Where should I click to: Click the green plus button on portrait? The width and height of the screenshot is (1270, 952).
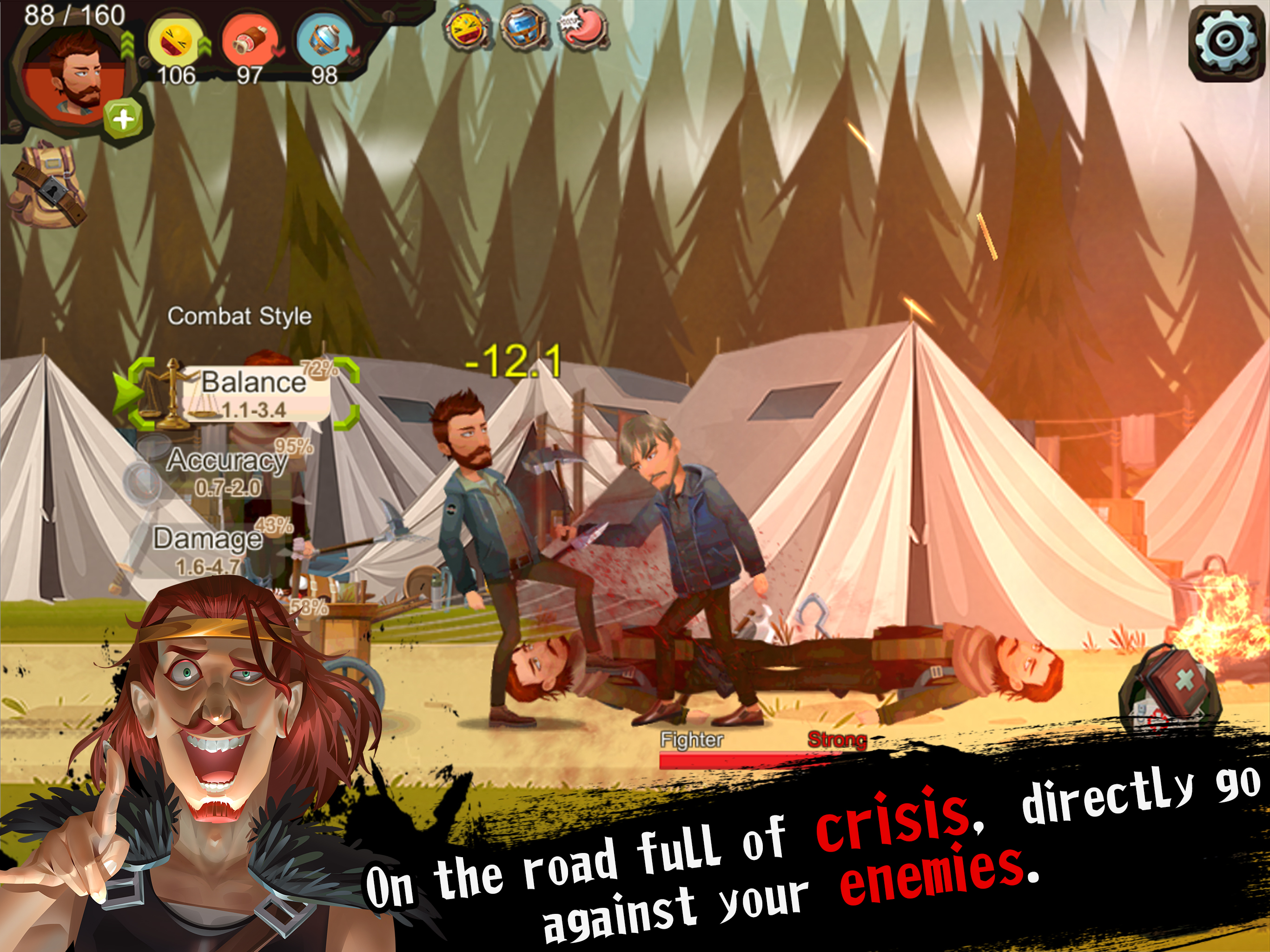(x=122, y=120)
